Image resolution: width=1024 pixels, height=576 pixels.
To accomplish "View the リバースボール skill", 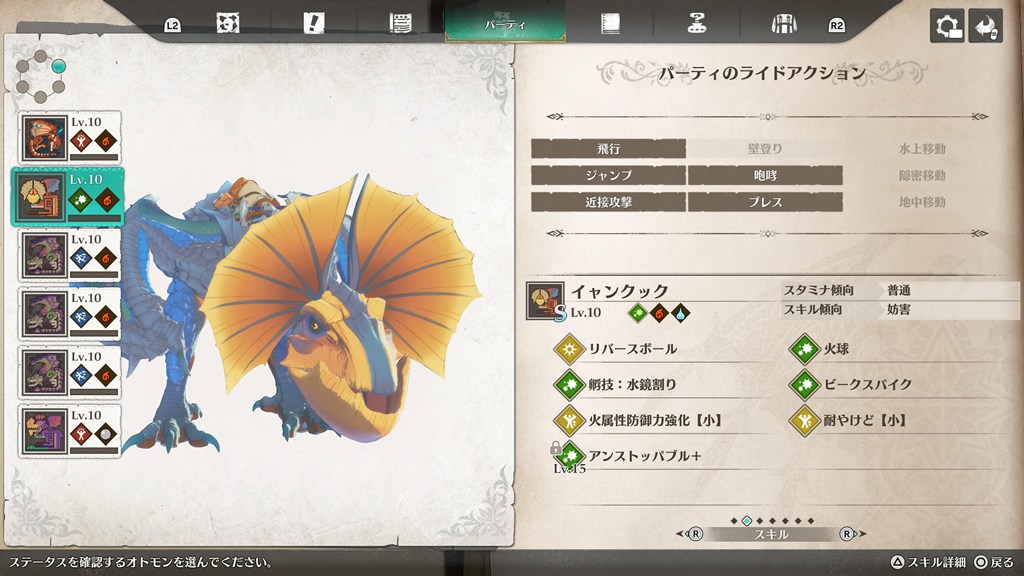I will [630, 349].
